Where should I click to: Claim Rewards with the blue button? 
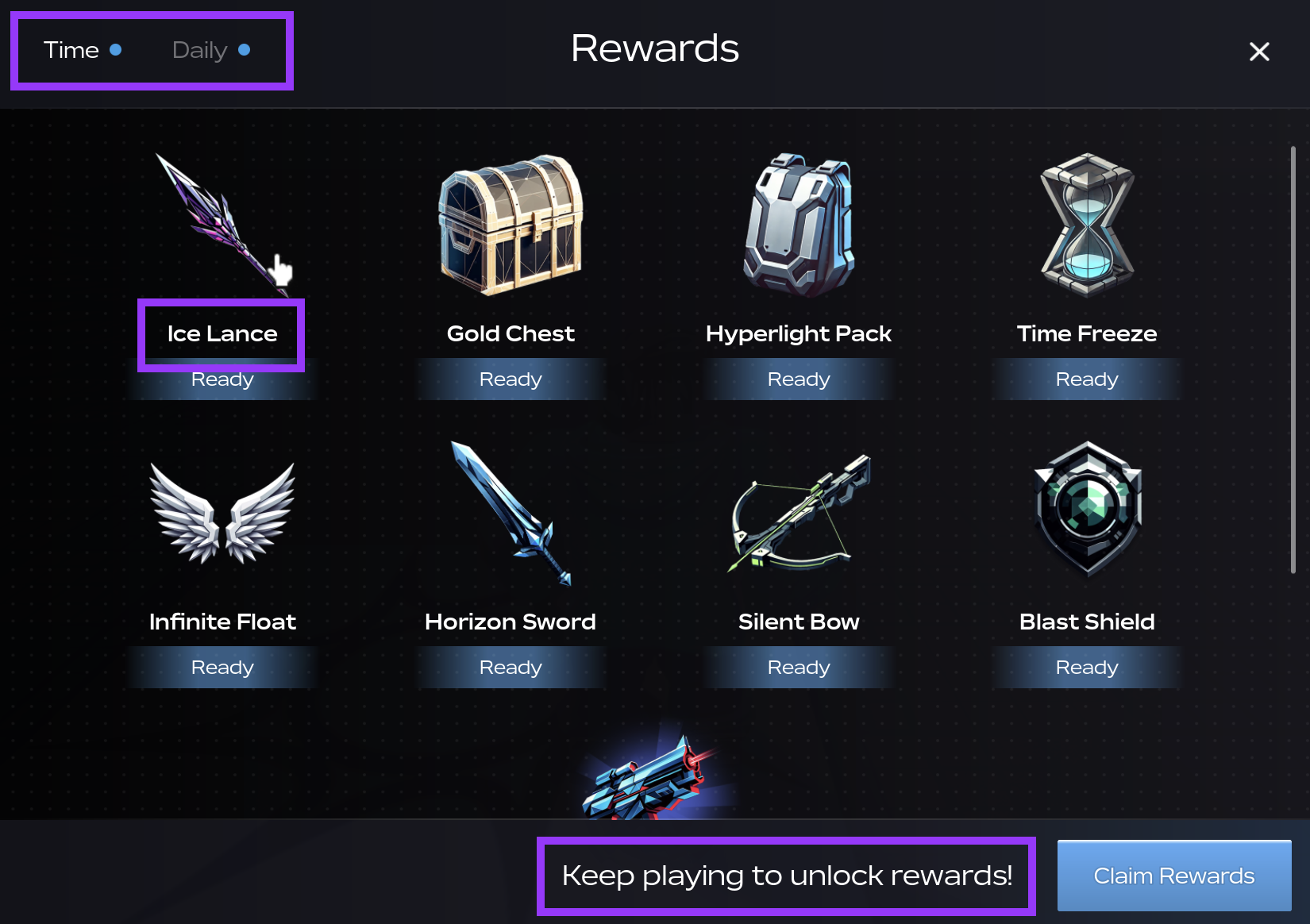[1173, 876]
